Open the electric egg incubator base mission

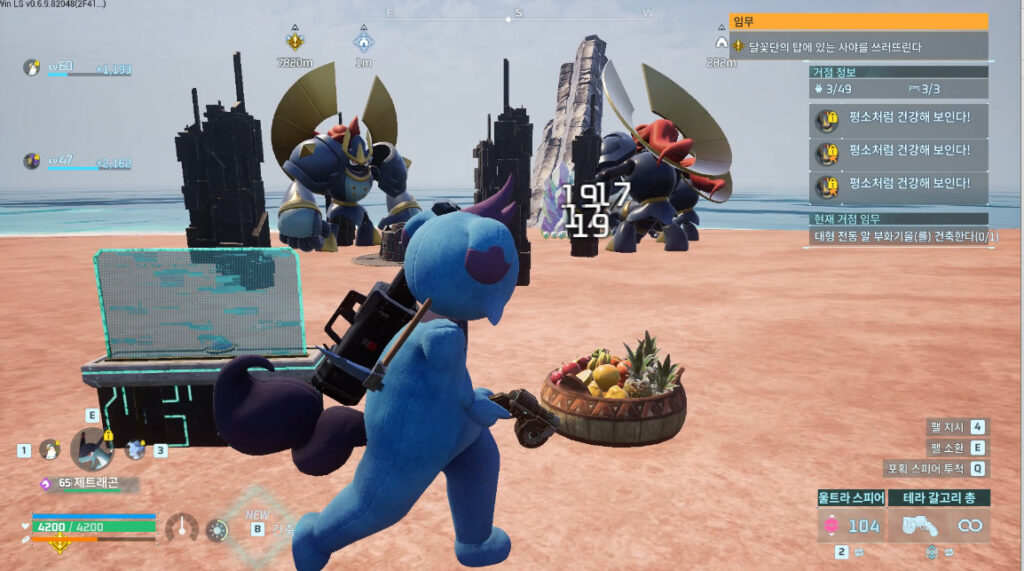pos(899,238)
